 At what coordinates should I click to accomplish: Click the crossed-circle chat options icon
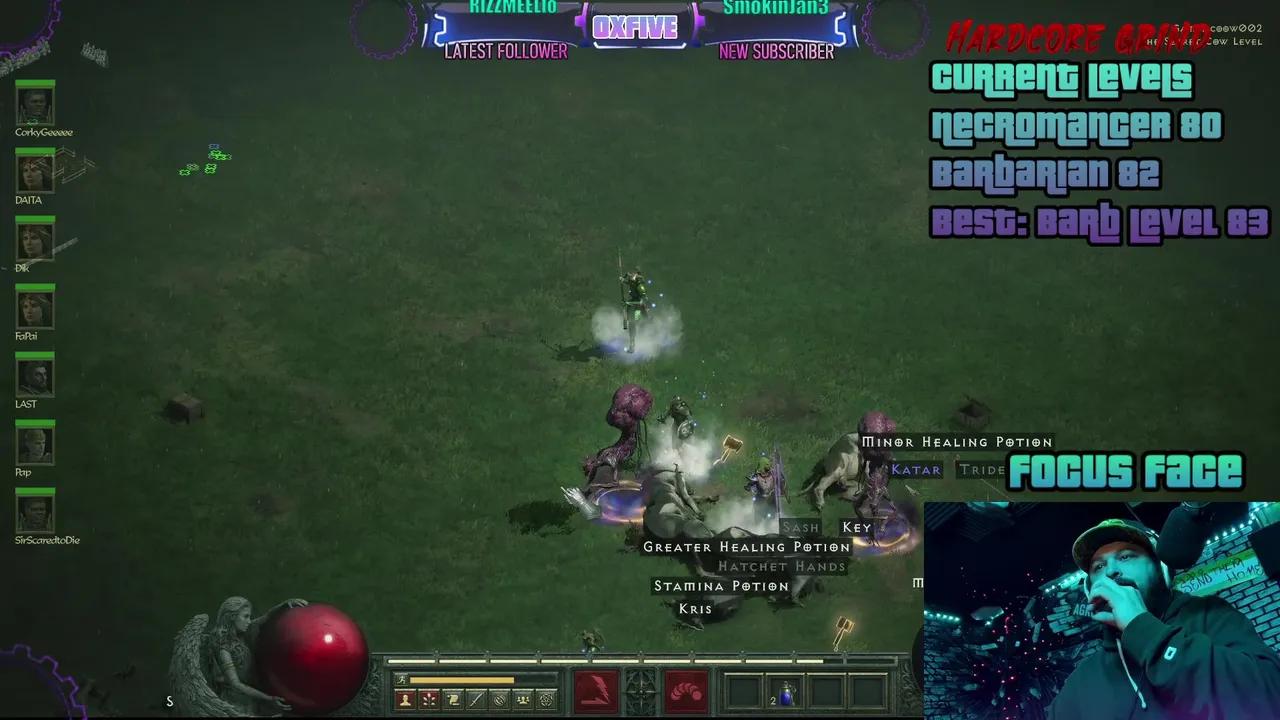click(x=498, y=699)
